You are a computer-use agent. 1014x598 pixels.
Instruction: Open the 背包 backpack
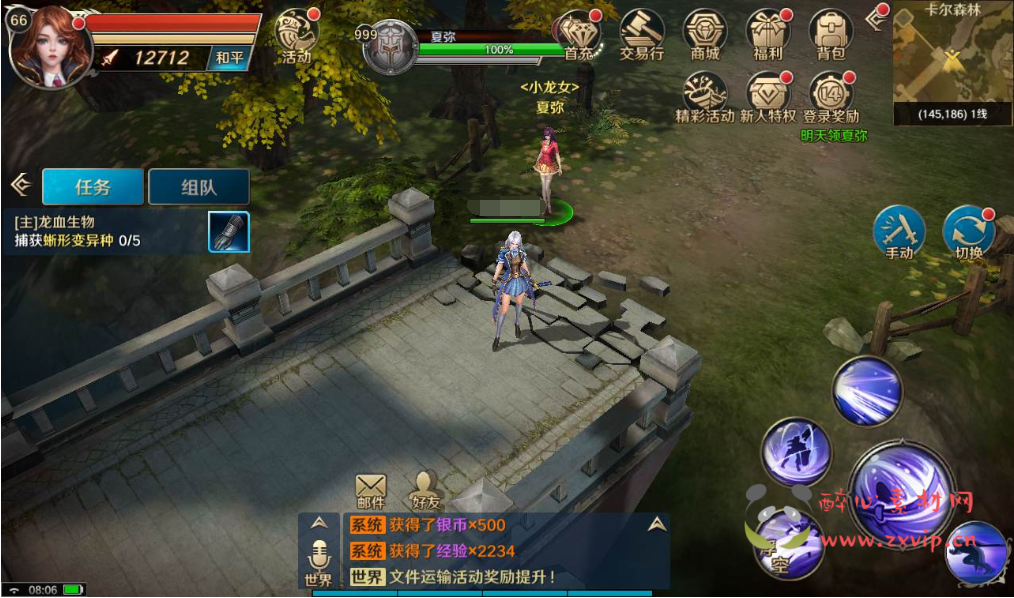click(831, 35)
